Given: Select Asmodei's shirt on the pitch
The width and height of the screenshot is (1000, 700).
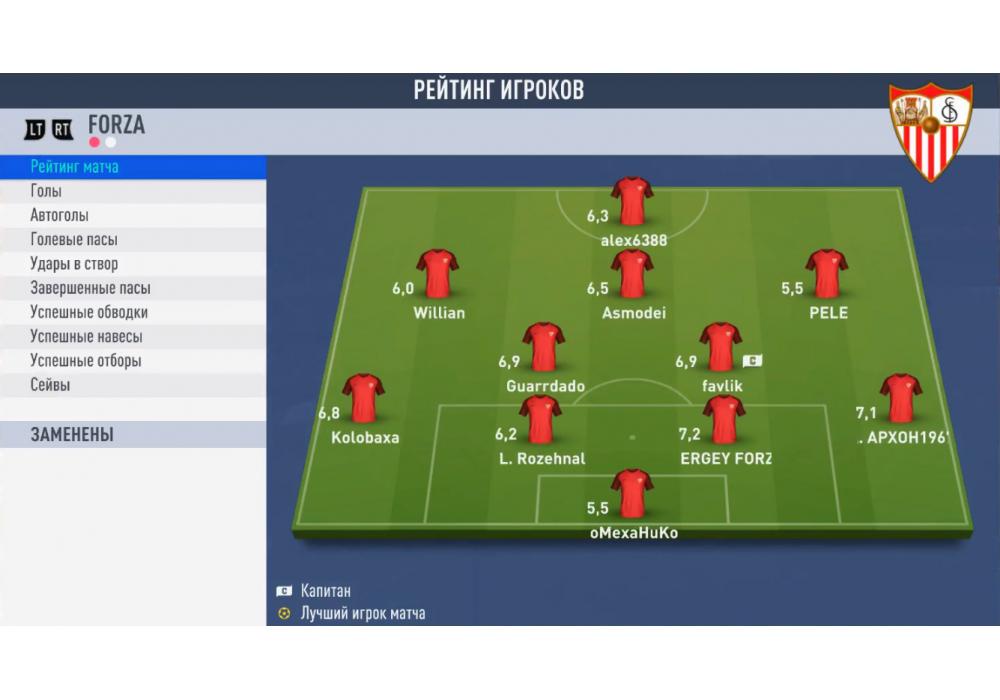Looking at the screenshot, I should 632,274.
